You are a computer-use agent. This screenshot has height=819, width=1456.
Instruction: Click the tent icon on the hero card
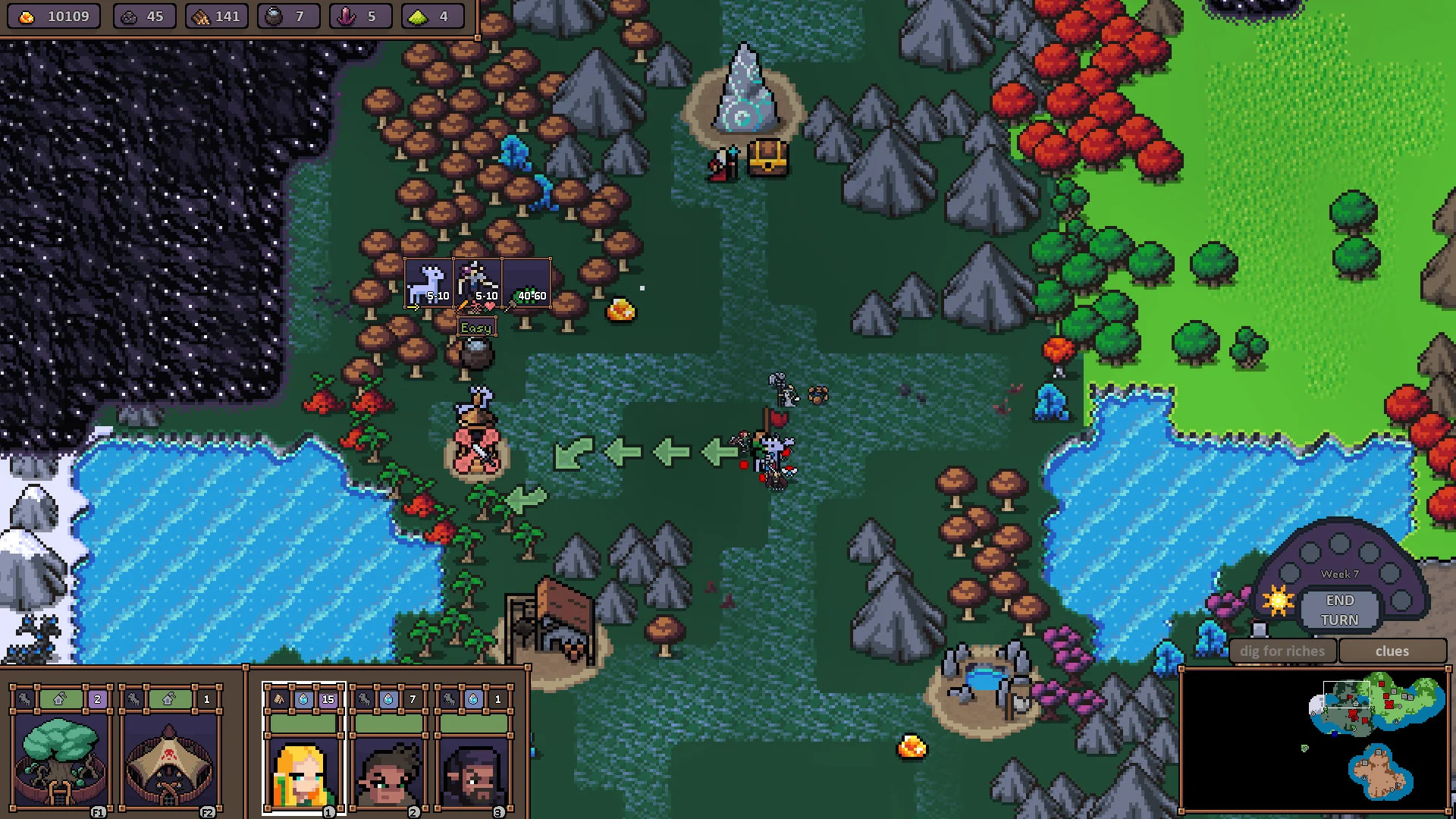[x=278, y=699]
